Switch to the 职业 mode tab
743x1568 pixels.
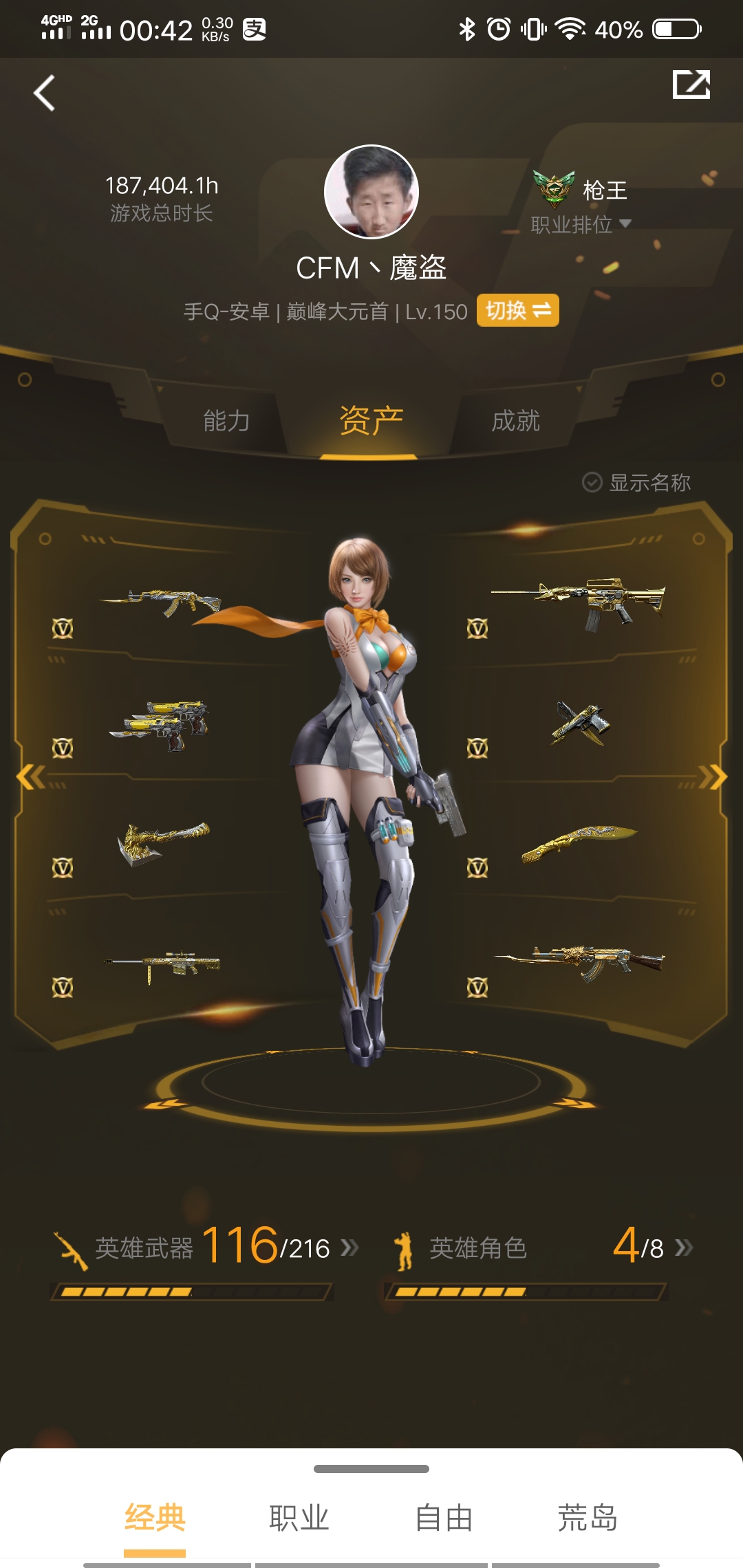pyautogui.click(x=299, y=1518)
